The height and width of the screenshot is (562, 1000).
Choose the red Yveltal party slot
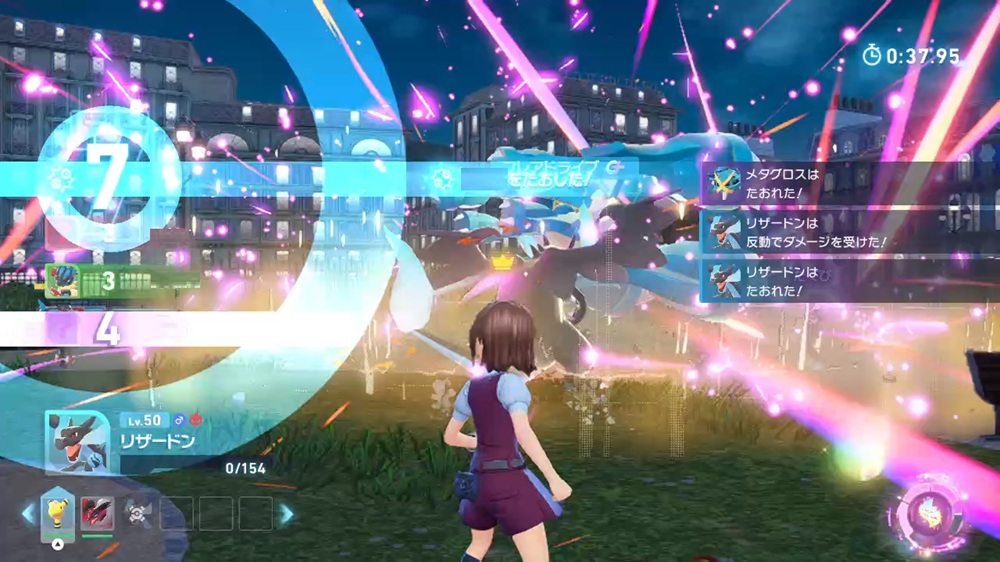[x=97, y=513]
